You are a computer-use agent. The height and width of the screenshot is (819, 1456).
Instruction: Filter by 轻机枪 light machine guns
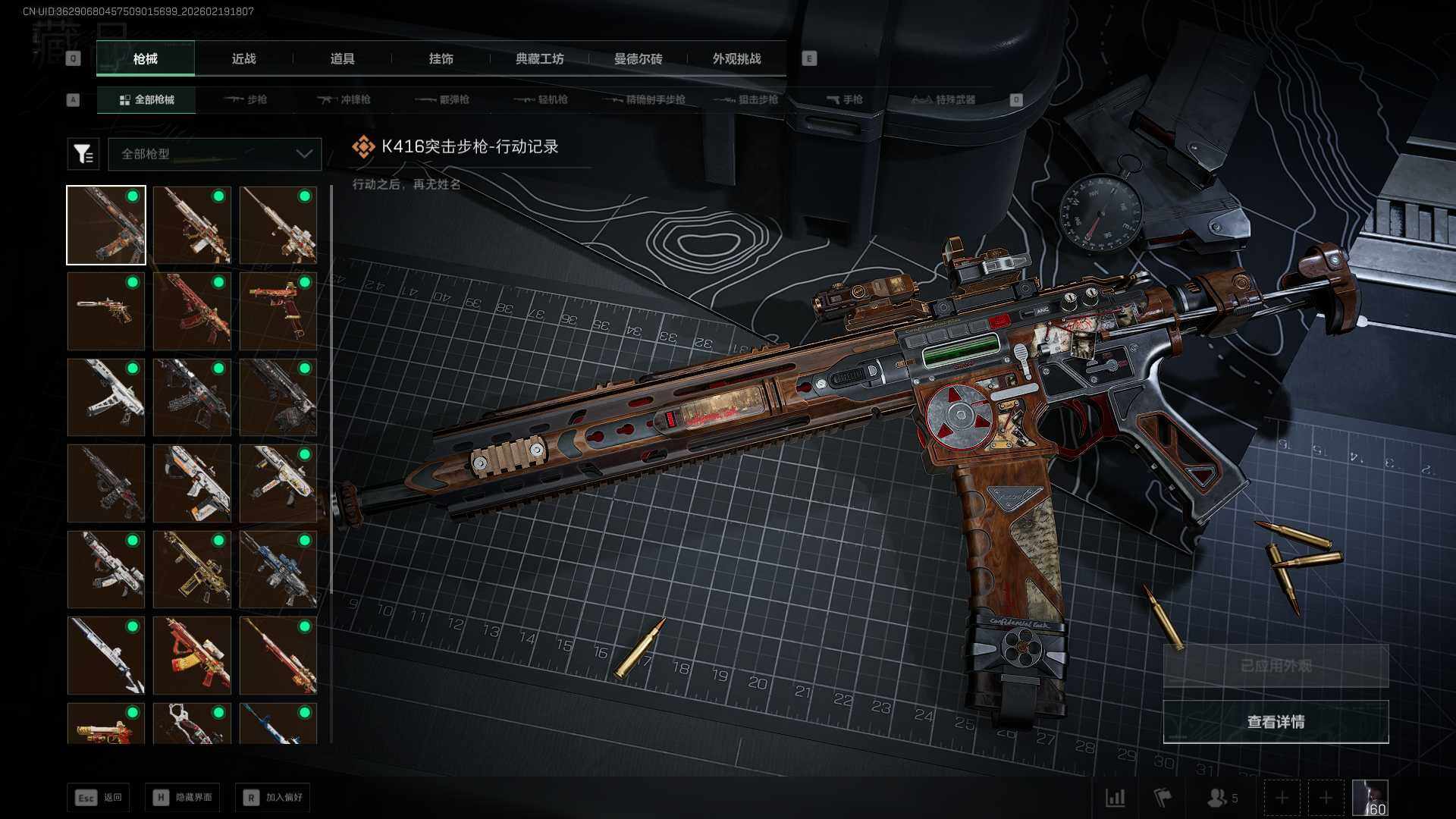(541, 99)
